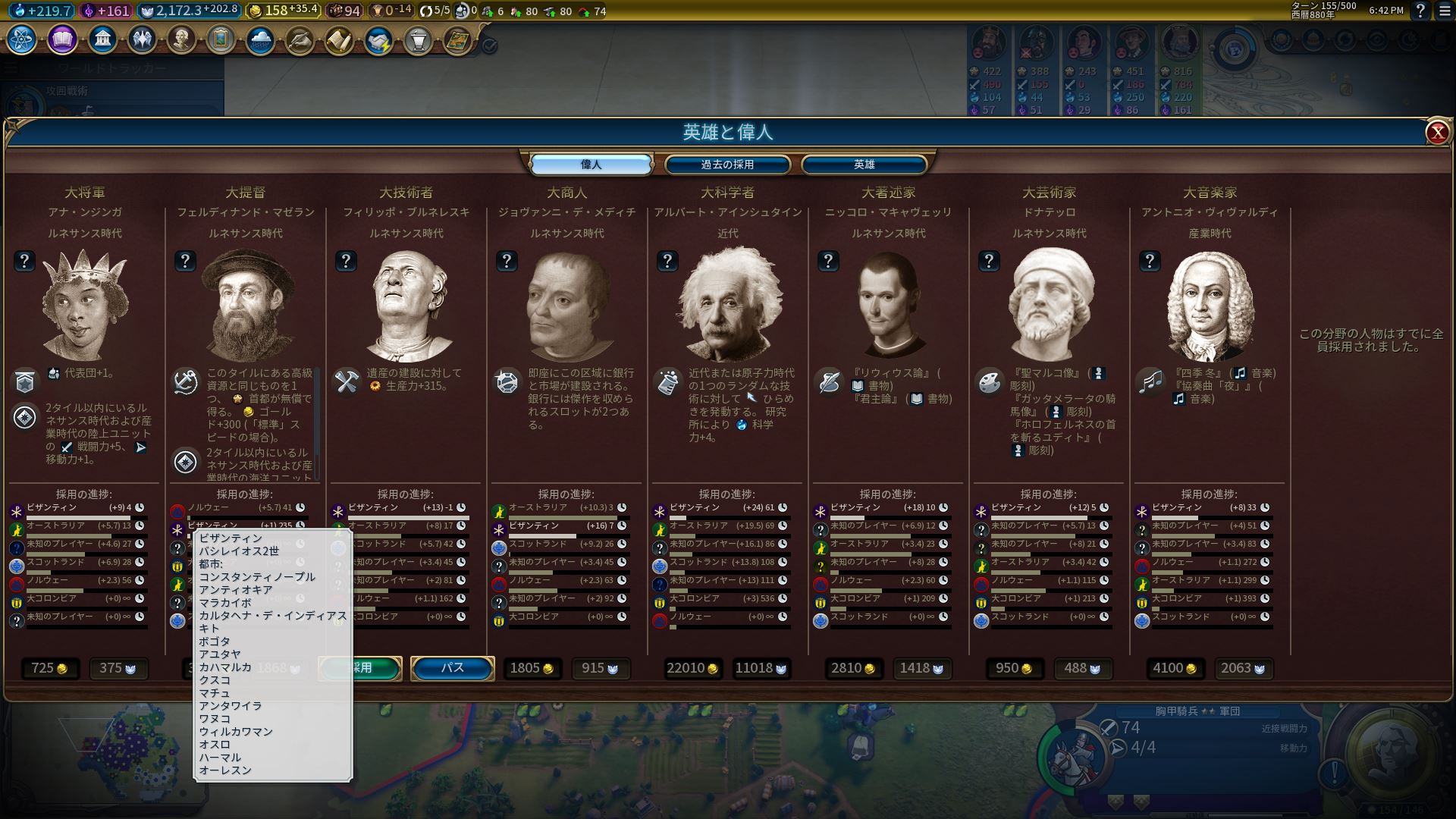Show details for Ana Nzinga question mark
The image size is (1456, 819).
[x=24, y=261]
